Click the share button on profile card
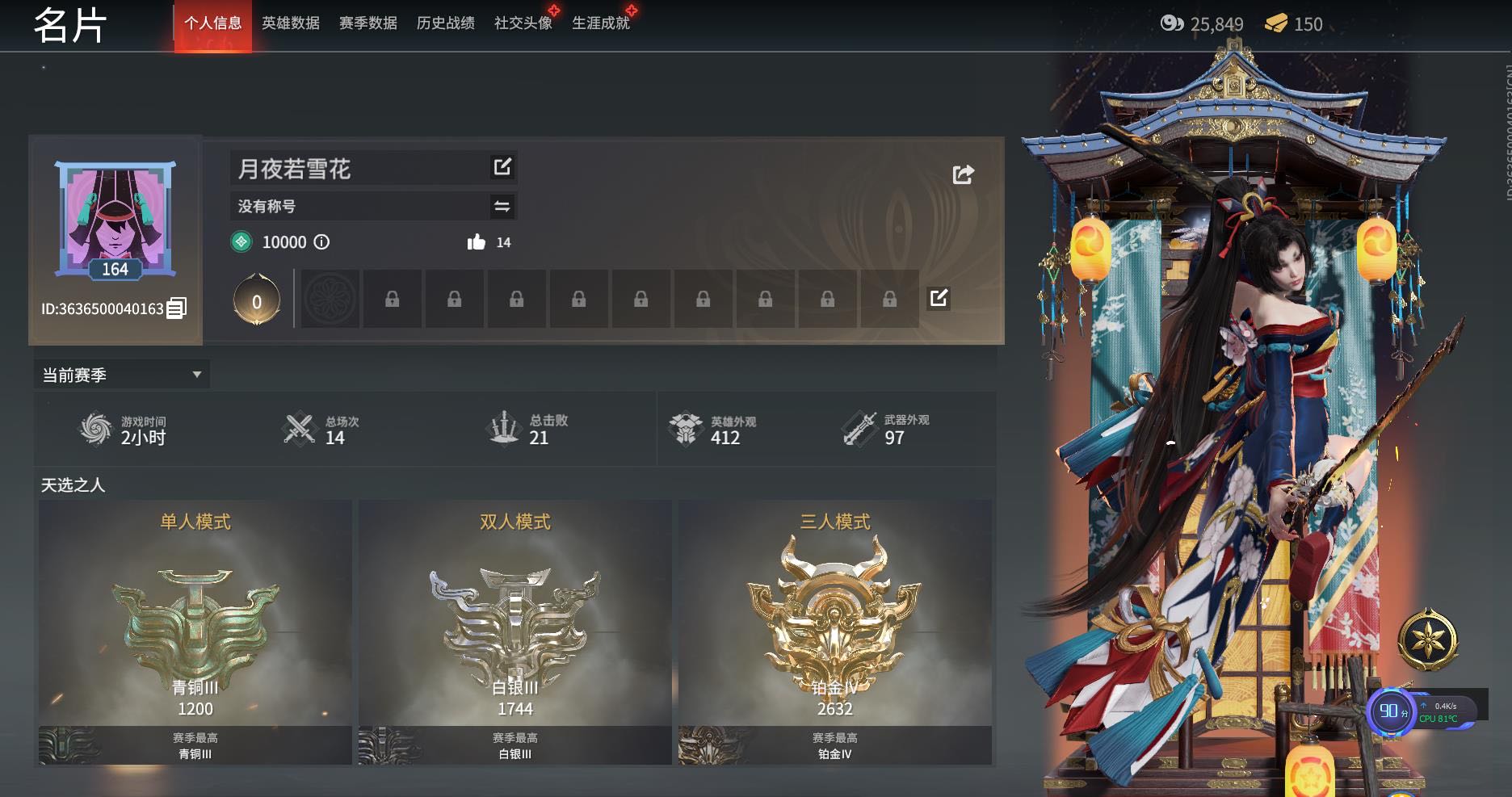Screen dimensions: 1512x797 [x=963, y=174]
